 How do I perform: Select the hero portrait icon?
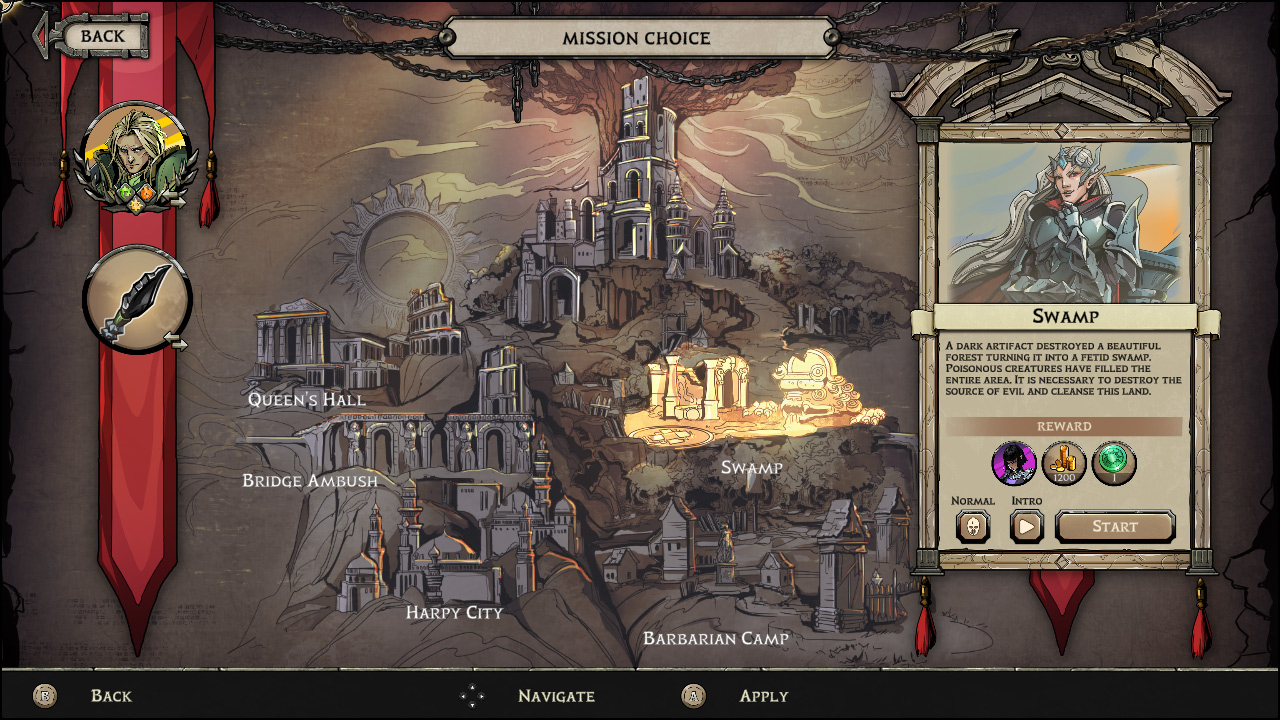[x=138, y=156]
